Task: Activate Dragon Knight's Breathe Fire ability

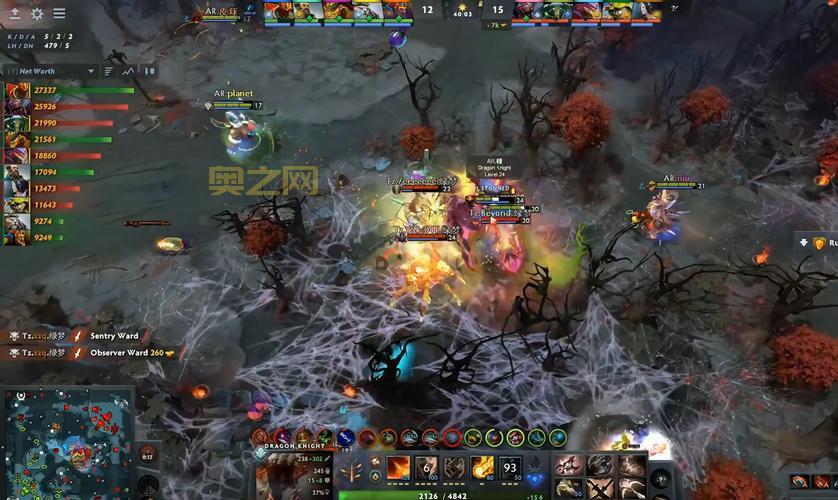Action: [398, 468]
